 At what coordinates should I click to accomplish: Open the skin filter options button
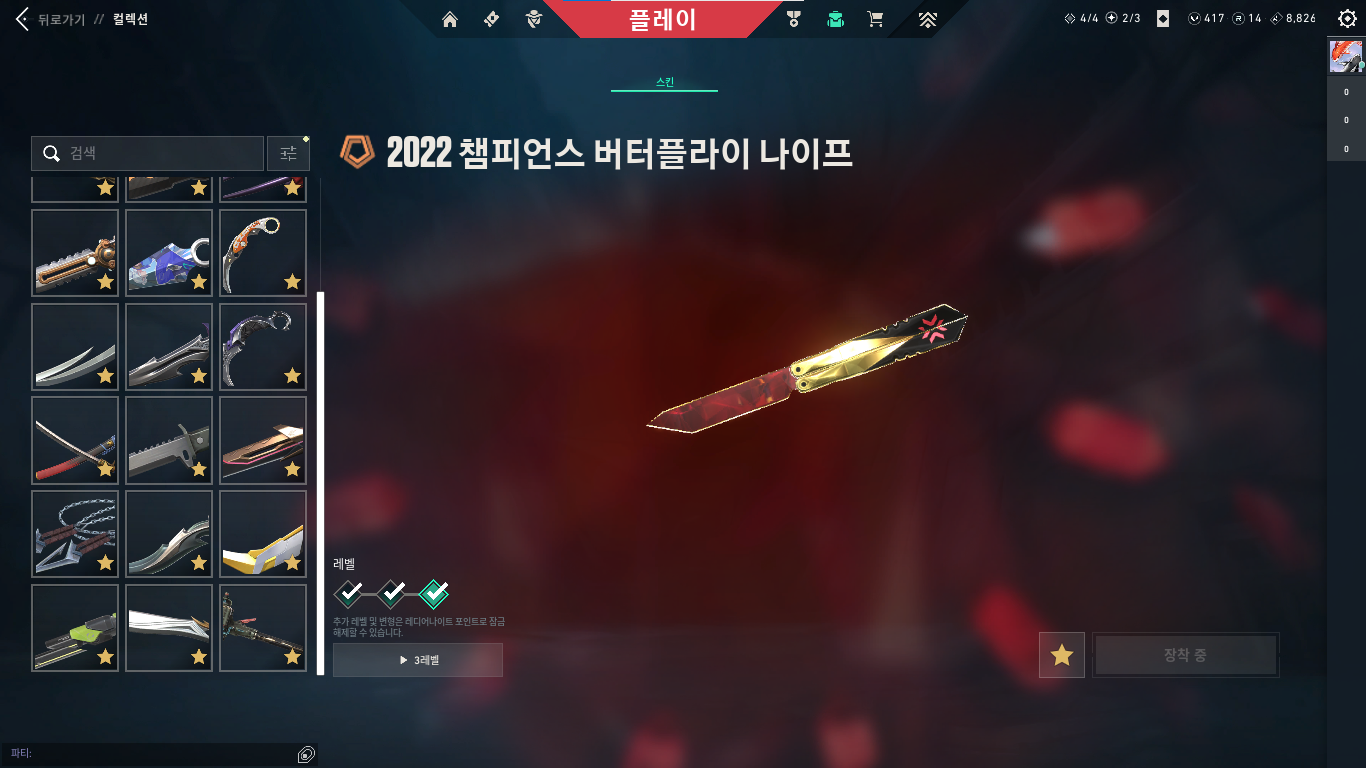pos(288,153)
